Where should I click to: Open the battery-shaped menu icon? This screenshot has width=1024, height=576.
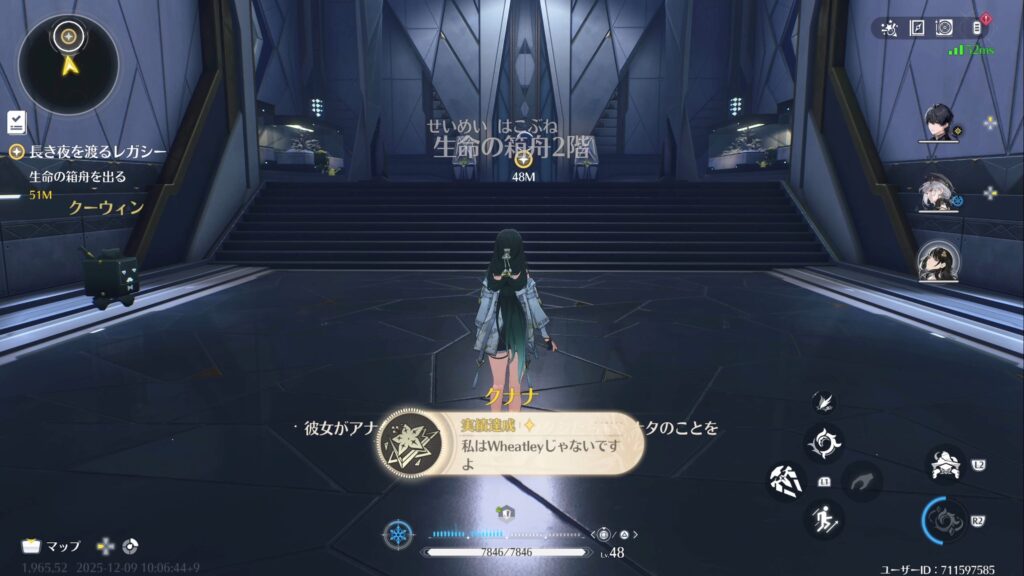[x=977, y=28]
